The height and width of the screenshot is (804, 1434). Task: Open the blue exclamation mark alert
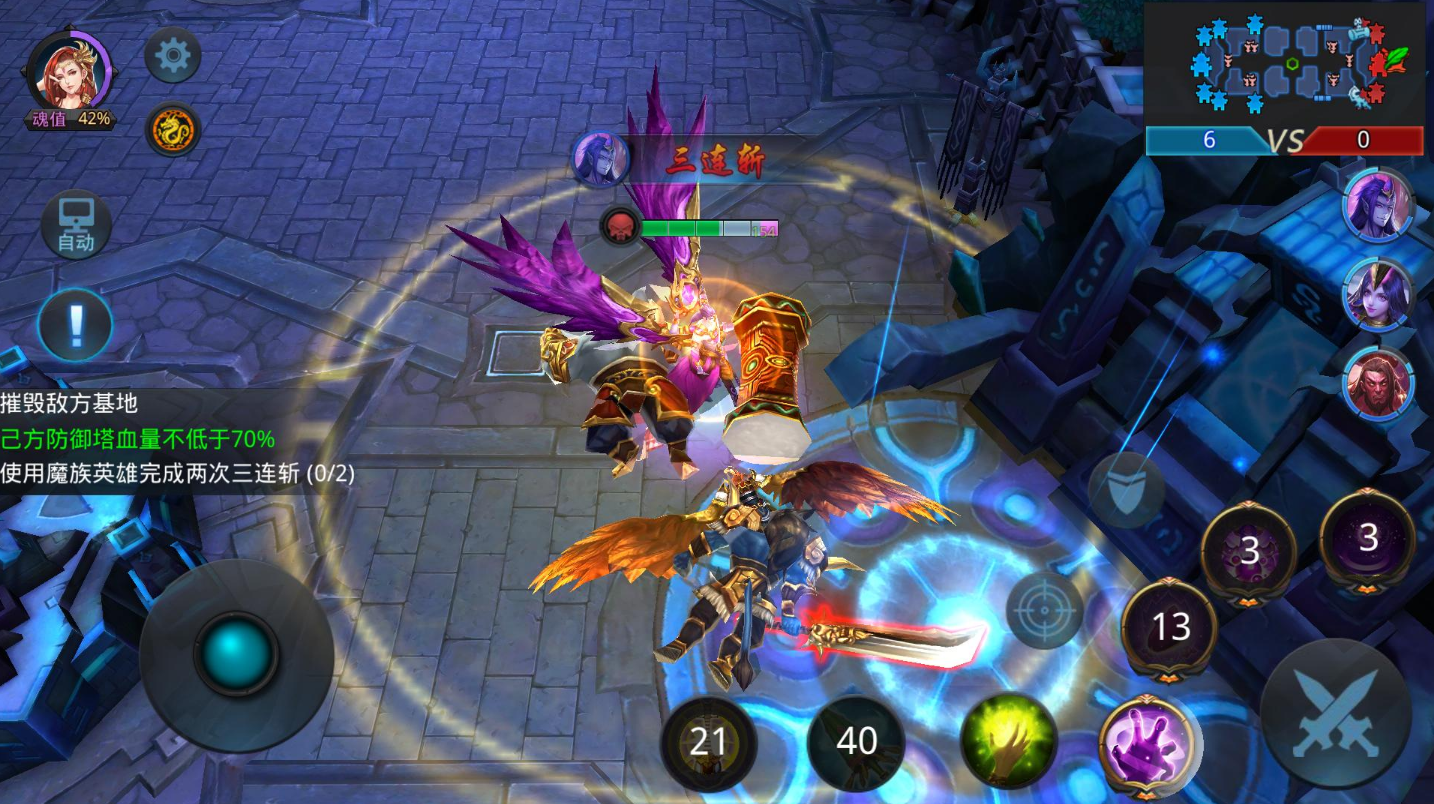coord(75,324)
